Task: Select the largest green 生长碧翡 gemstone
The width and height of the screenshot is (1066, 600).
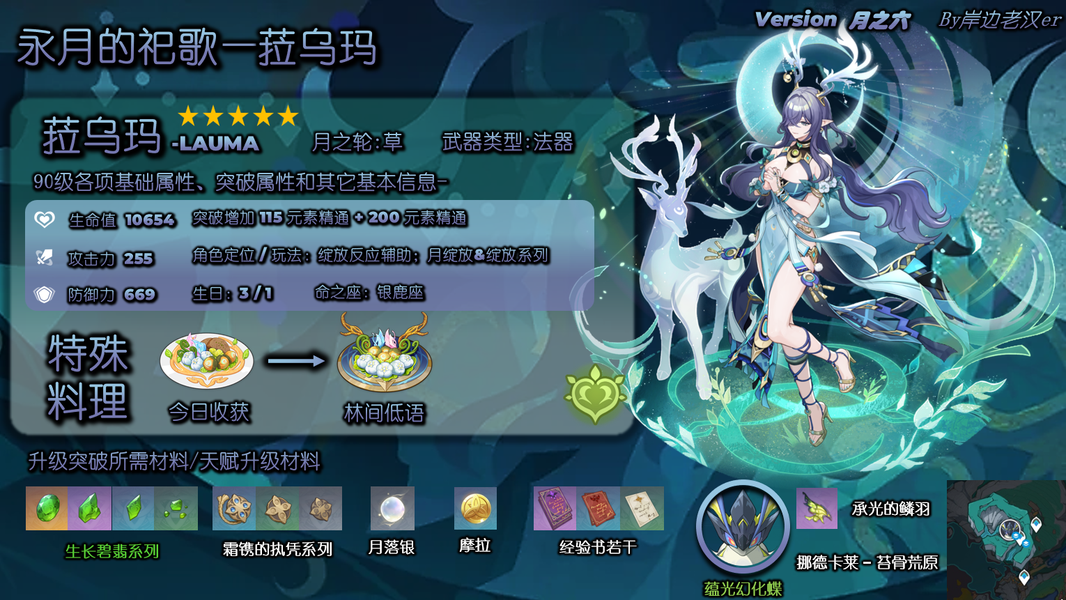Action: pos(47,509)
